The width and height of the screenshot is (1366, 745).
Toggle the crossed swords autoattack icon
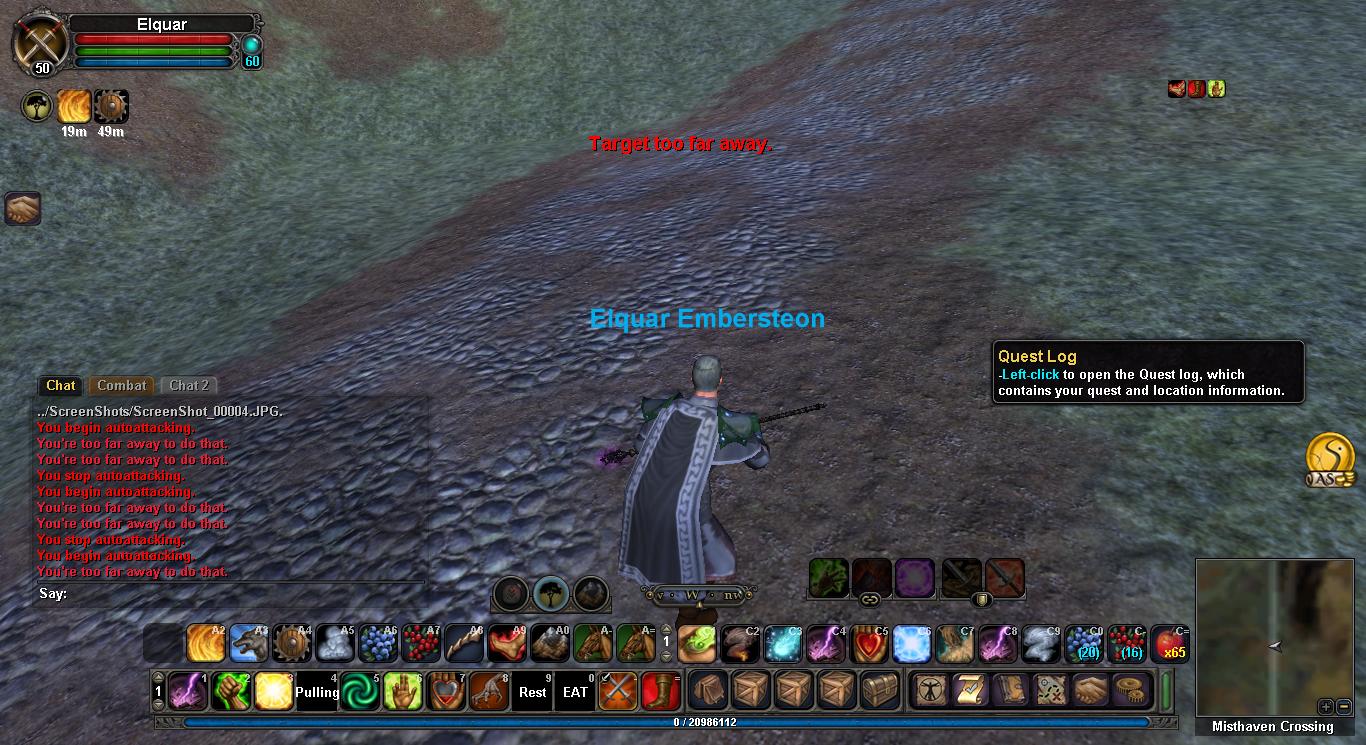[x=618, y=691]
